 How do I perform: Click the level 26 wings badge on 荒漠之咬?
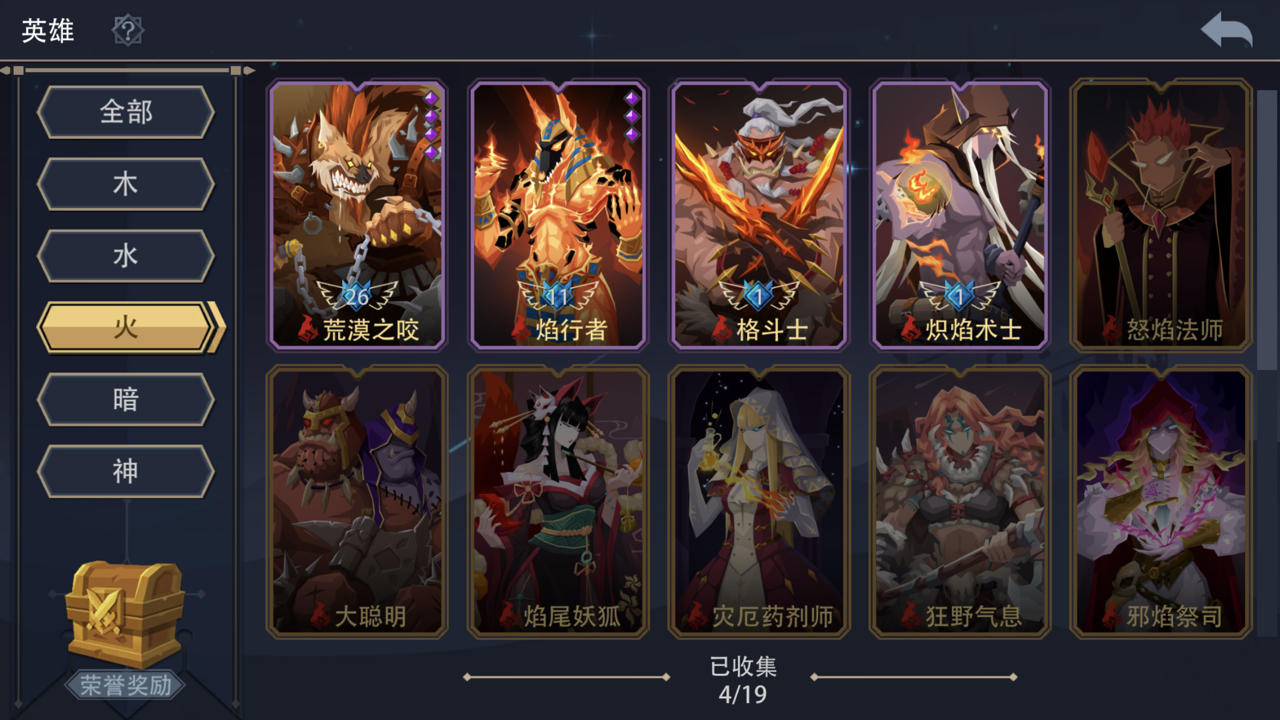click(x=356, y=293)
